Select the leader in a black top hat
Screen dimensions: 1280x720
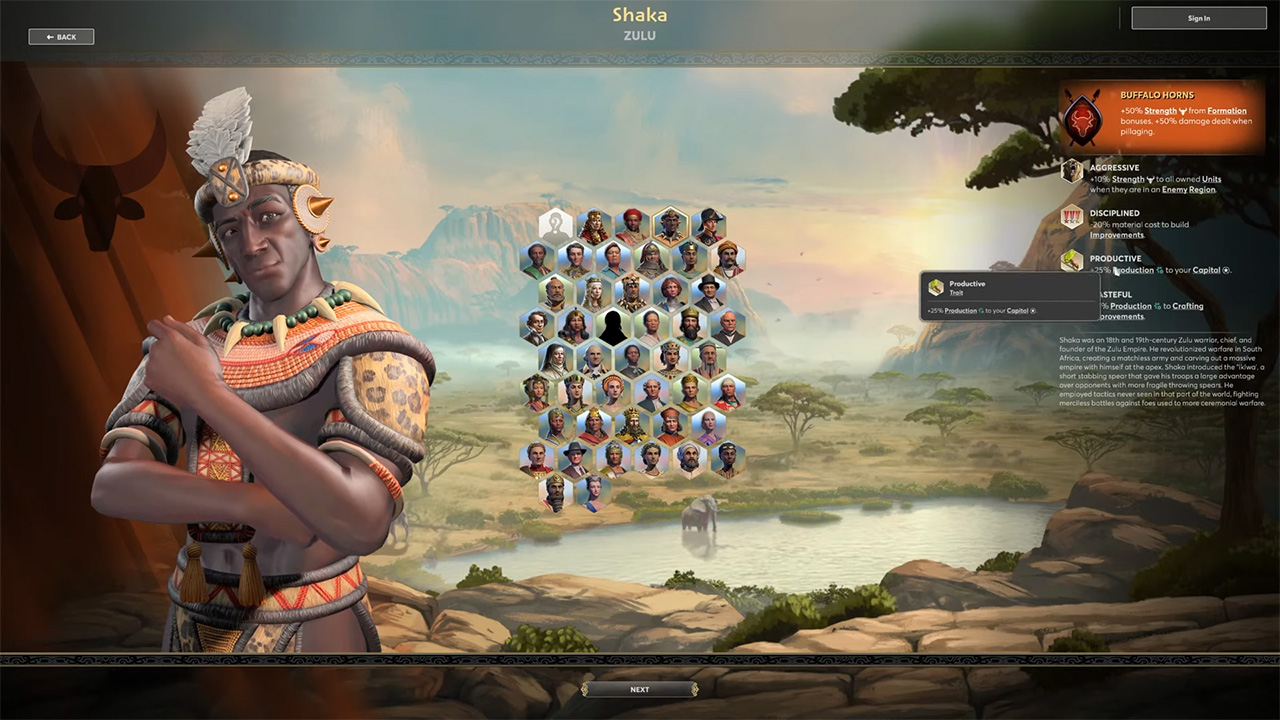[x=709, y=291]
